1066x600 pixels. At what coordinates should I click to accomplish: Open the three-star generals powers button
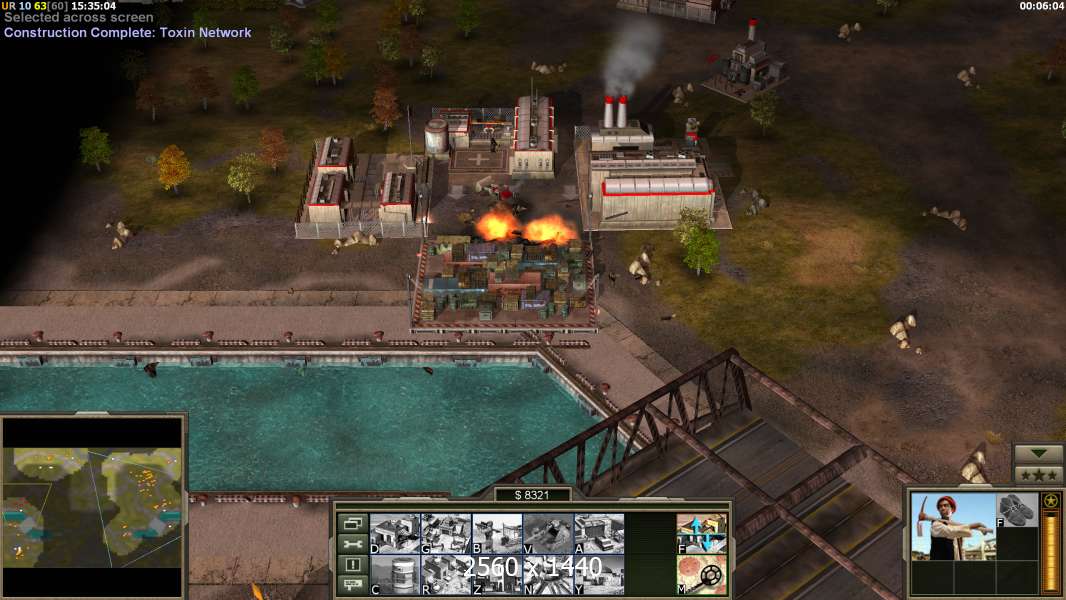(1038, 475)
